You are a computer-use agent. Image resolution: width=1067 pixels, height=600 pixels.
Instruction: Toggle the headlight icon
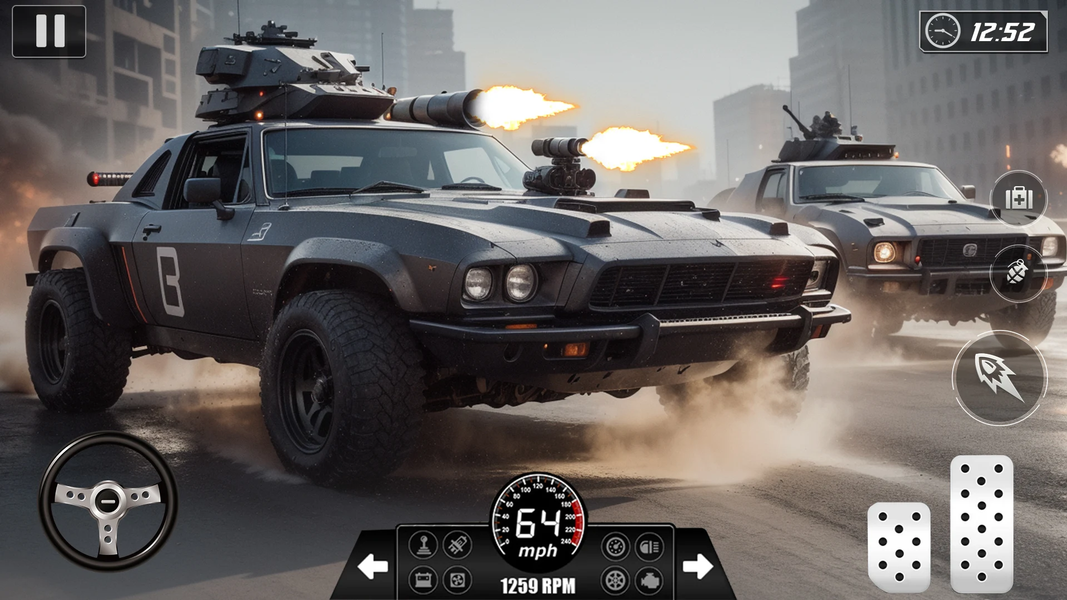pos(649,546)
